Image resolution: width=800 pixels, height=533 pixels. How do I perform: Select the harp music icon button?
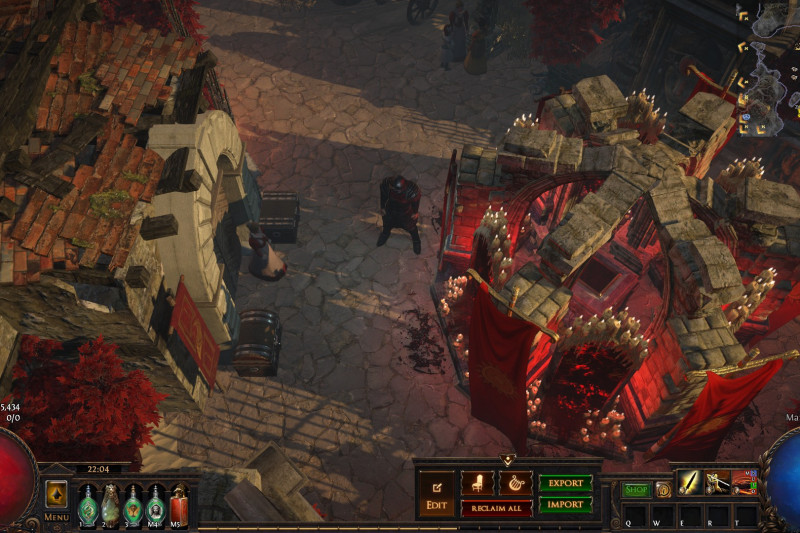point(515,483)
